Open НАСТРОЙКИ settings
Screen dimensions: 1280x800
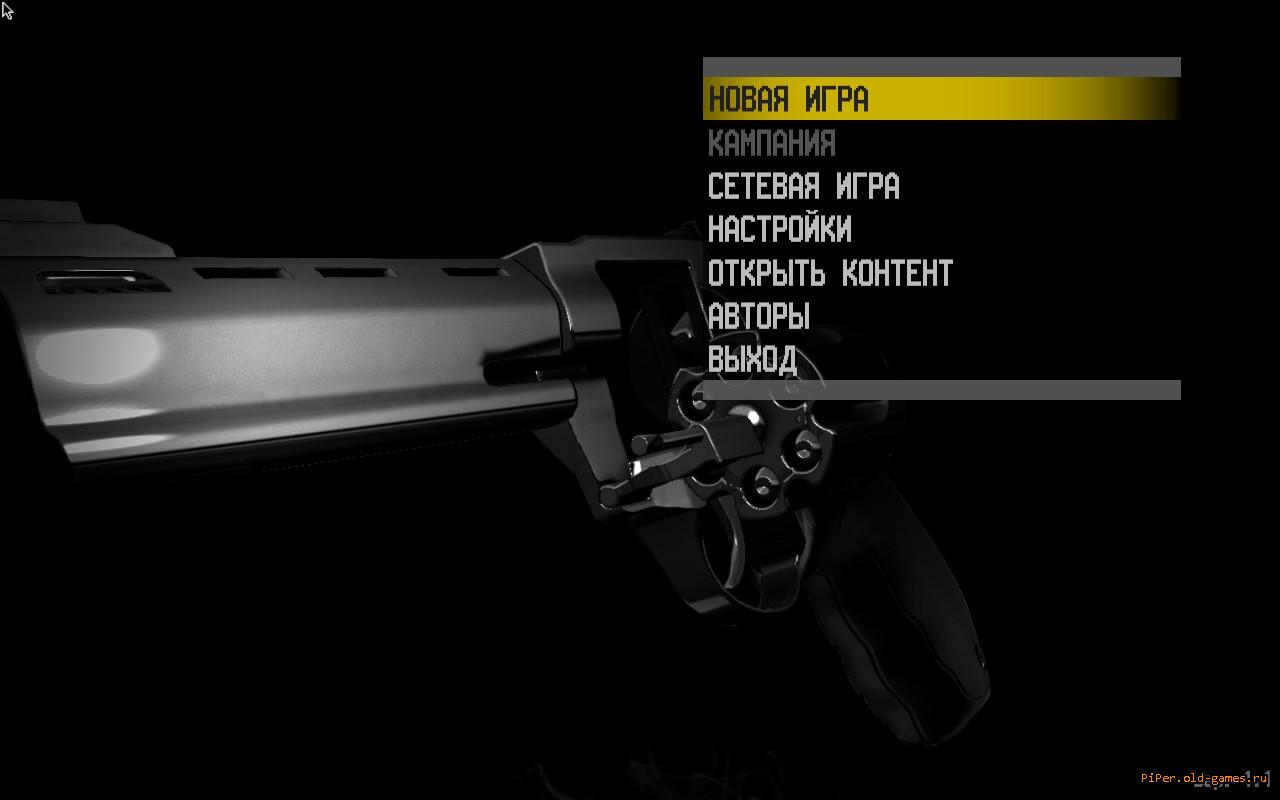tap(779, 229)
